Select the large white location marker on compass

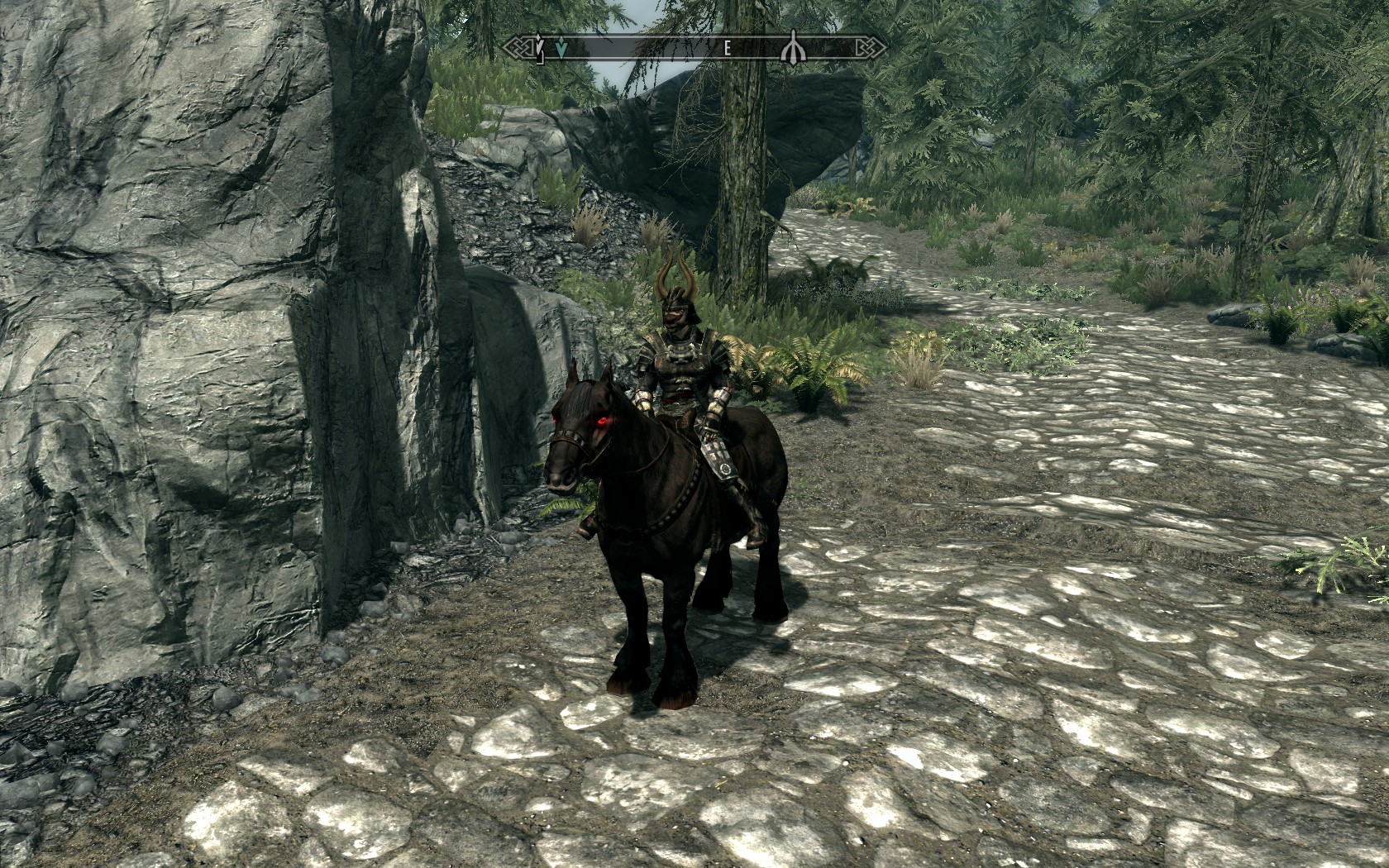click(x=793, y=49)
